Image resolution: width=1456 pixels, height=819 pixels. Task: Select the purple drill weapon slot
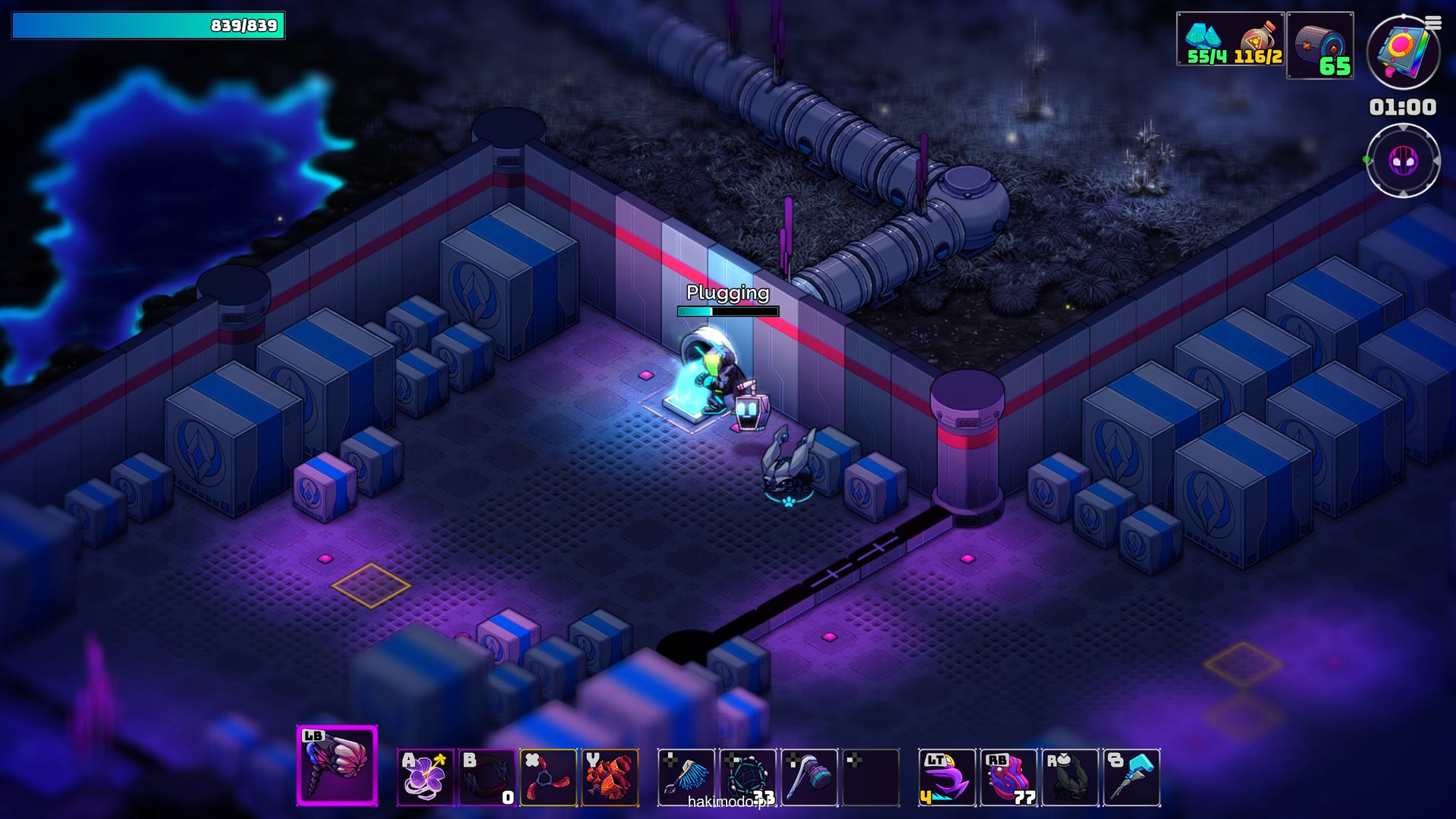coord(337,765)
